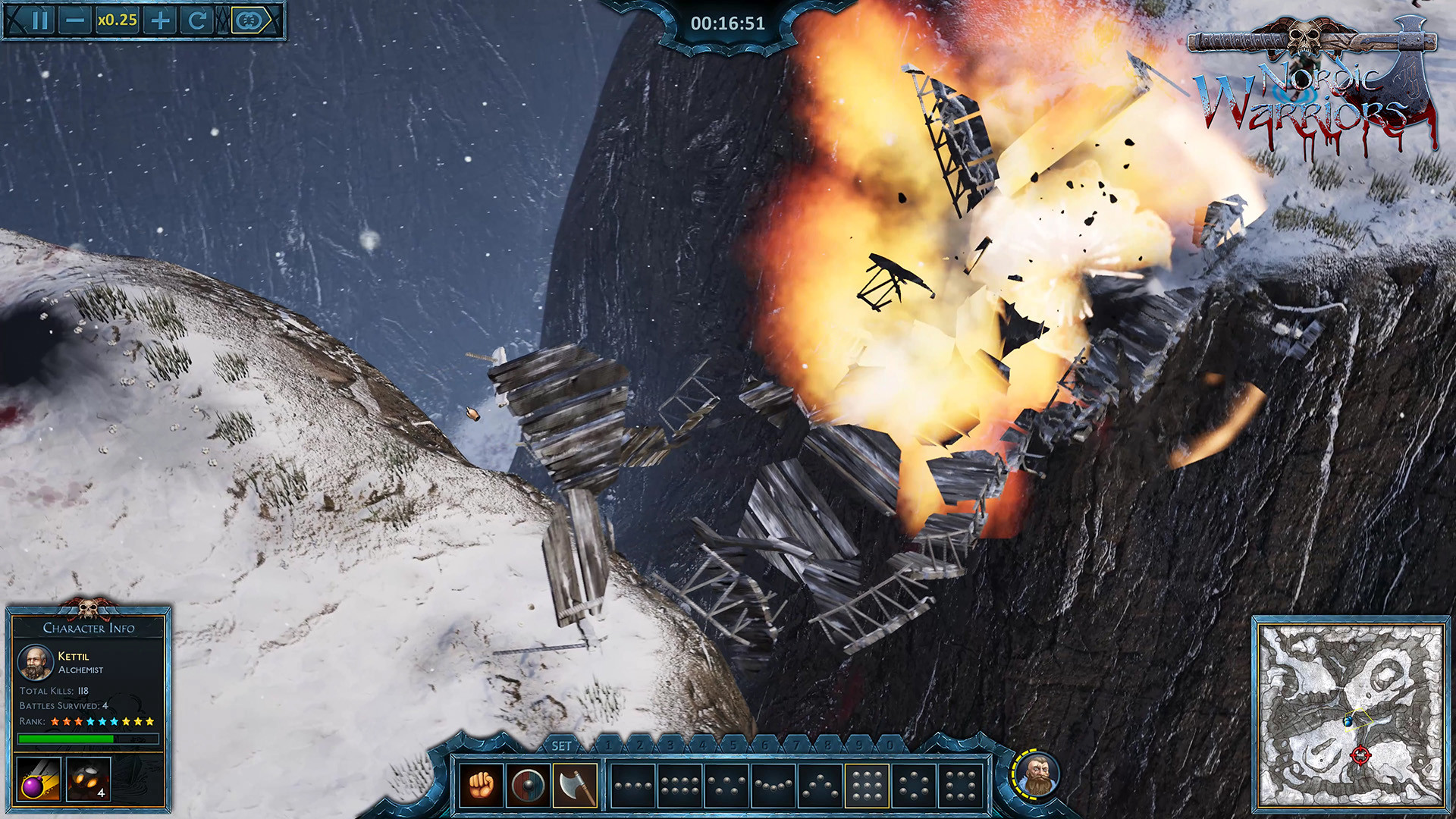
Task: Click Kettil's portrait in Character Info
Action: pyautogui.click(x=35, y=663)
